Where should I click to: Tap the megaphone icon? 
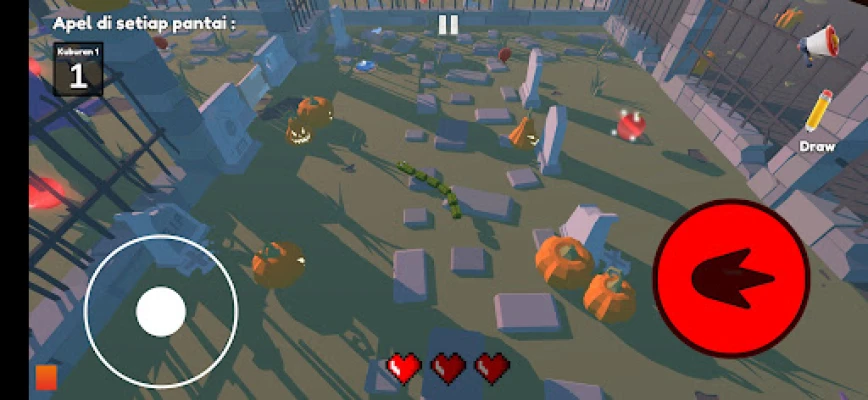click(817, 45)
